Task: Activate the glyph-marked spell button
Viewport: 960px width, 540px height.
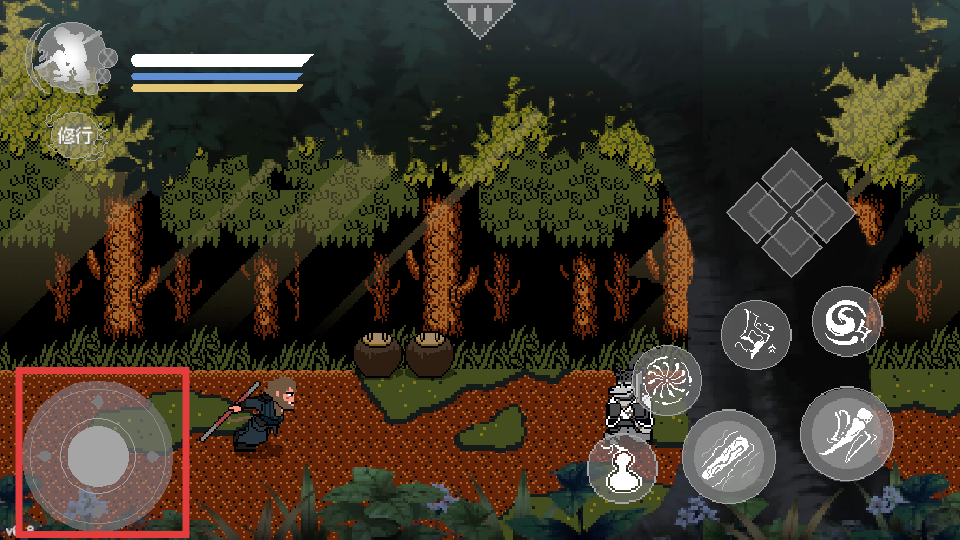Action: pos(755,334)
